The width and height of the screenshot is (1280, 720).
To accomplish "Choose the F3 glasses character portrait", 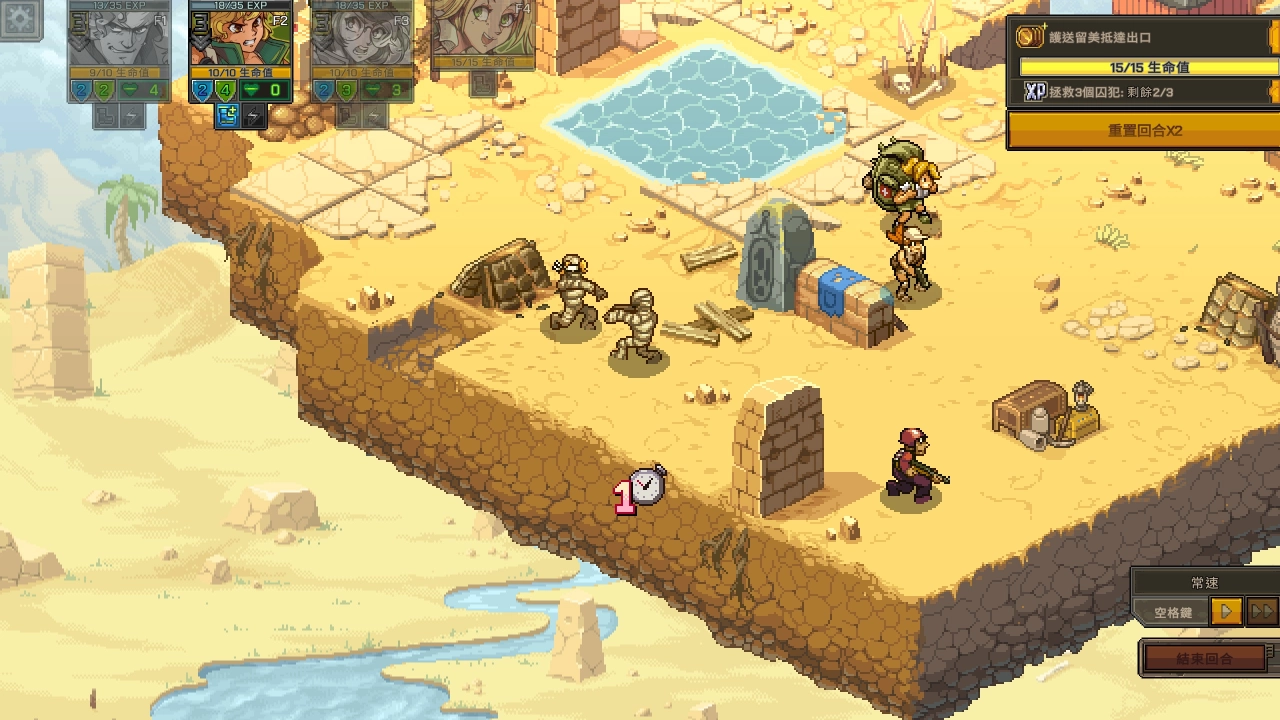I will [361, 36].
